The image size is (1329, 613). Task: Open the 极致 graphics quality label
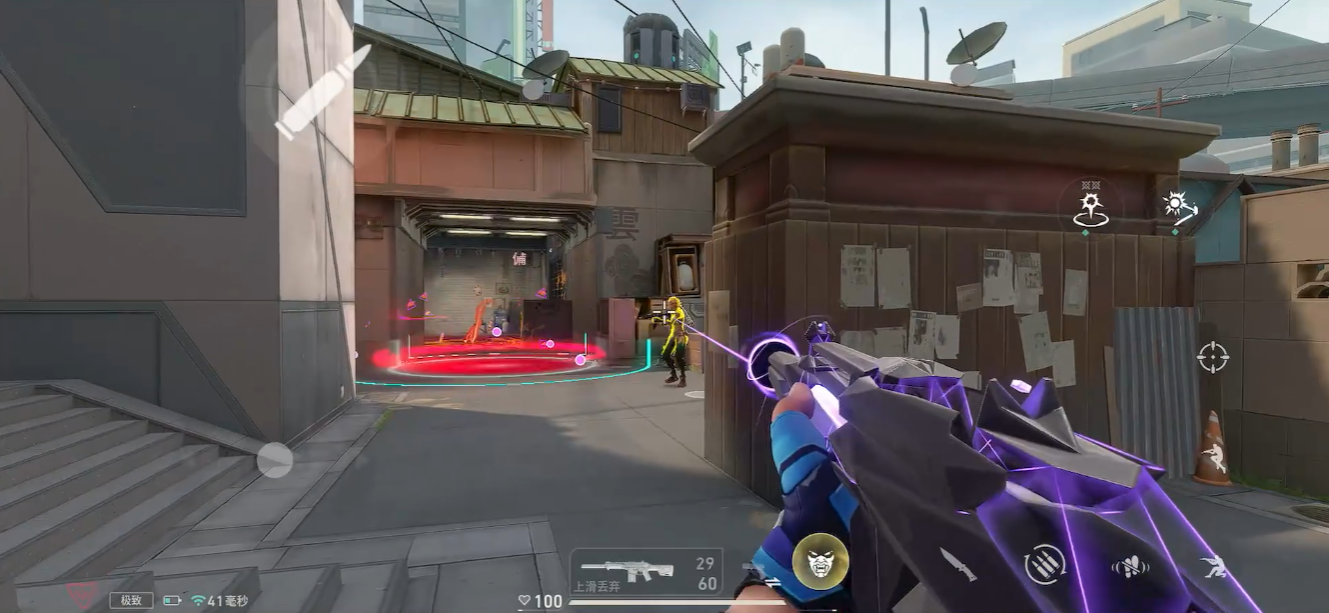point(131,600)
